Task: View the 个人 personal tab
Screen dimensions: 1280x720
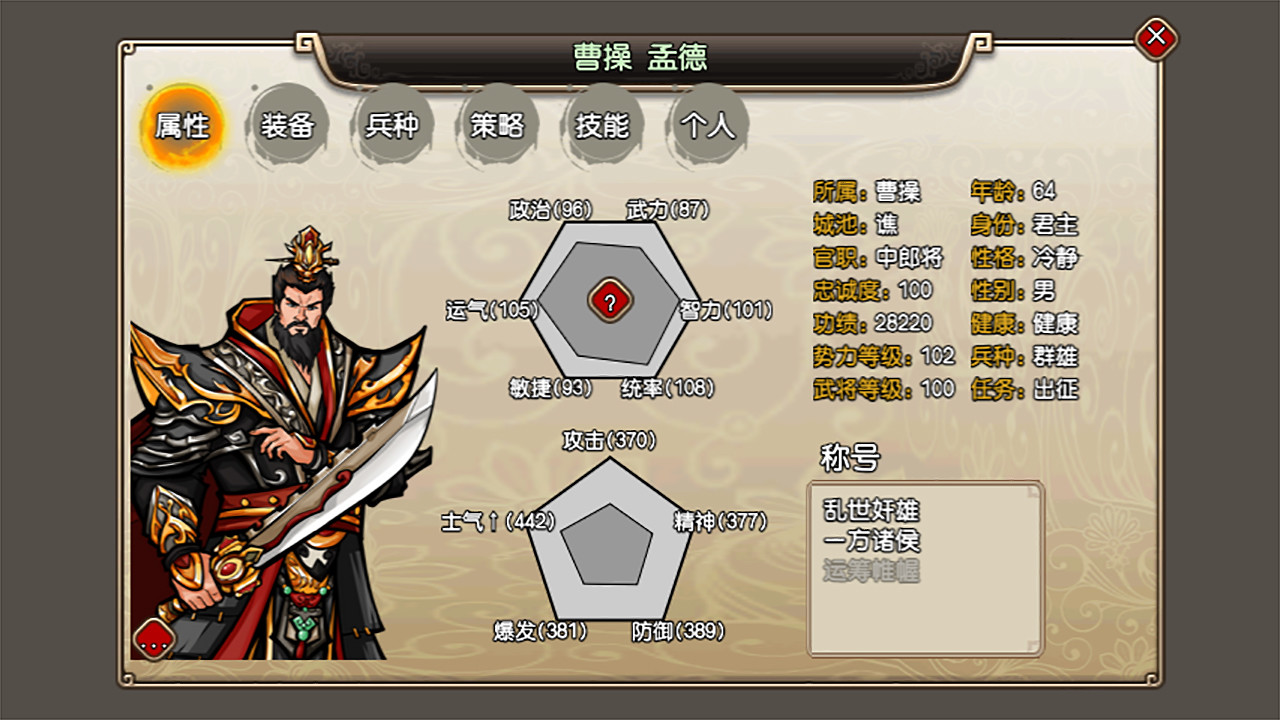Action: click(705, 126)
